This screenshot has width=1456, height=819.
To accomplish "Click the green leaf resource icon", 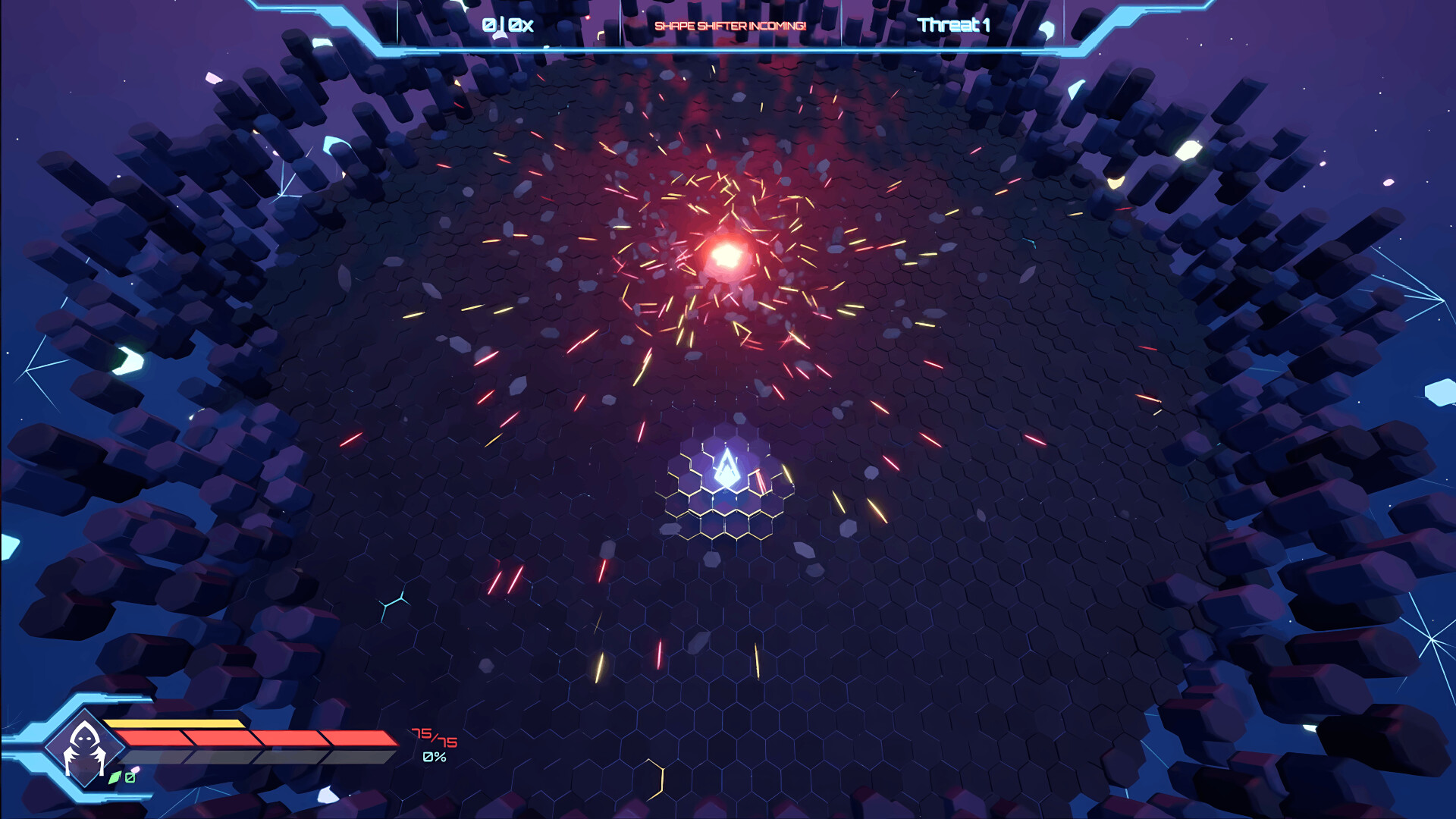I will coord(115,777).
